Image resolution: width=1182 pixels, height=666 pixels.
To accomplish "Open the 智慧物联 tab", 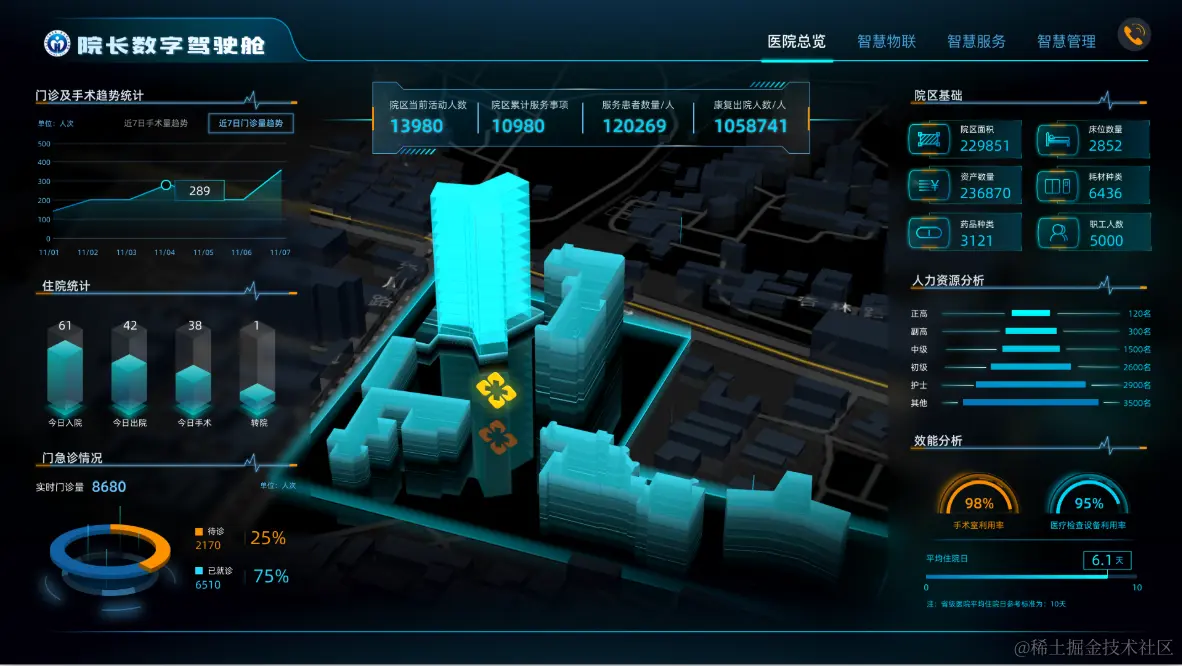I will 886,41.
